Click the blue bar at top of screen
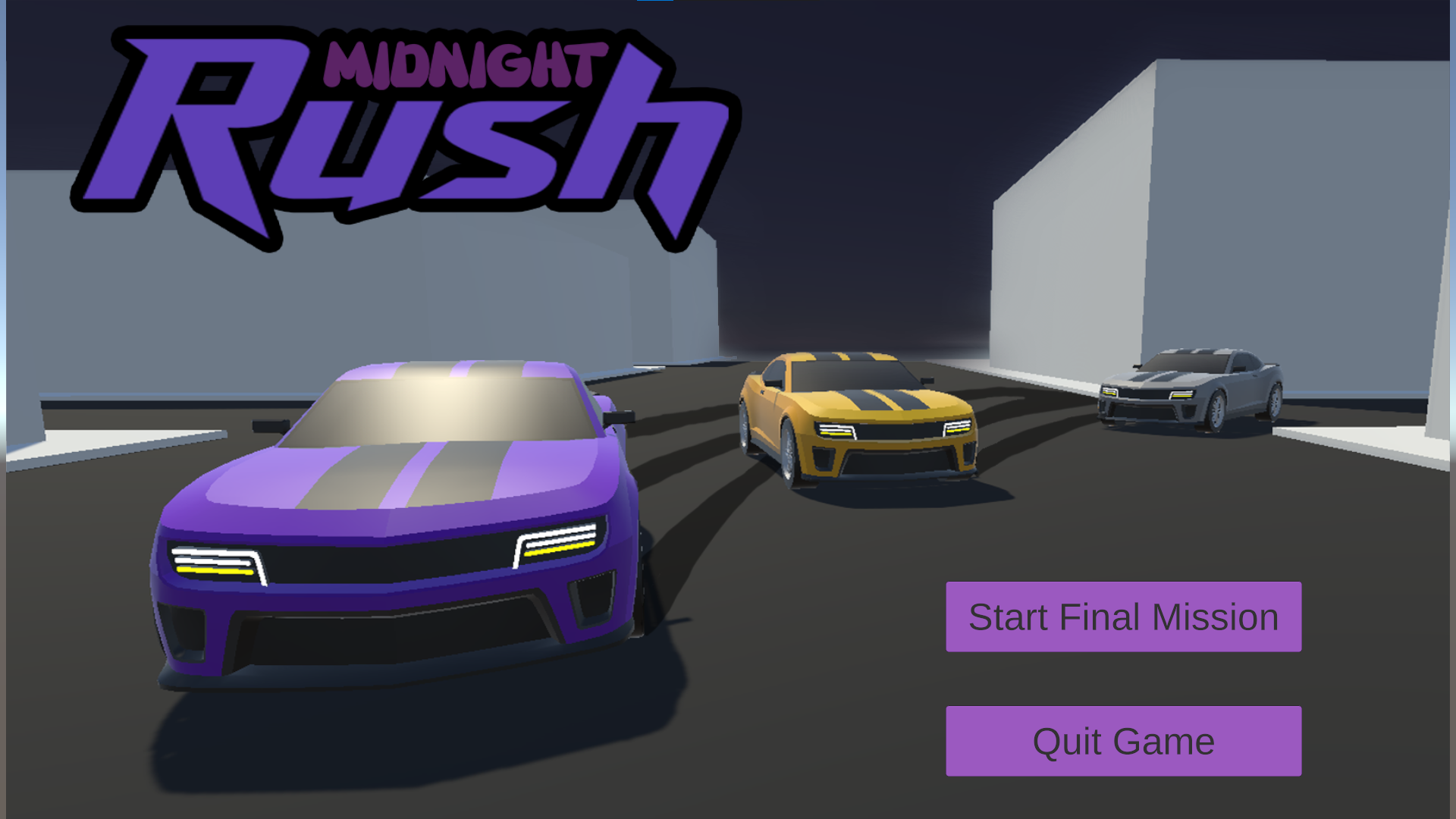Image resolution: width=1456 pixels, height=819 pixels. (656, 4)
